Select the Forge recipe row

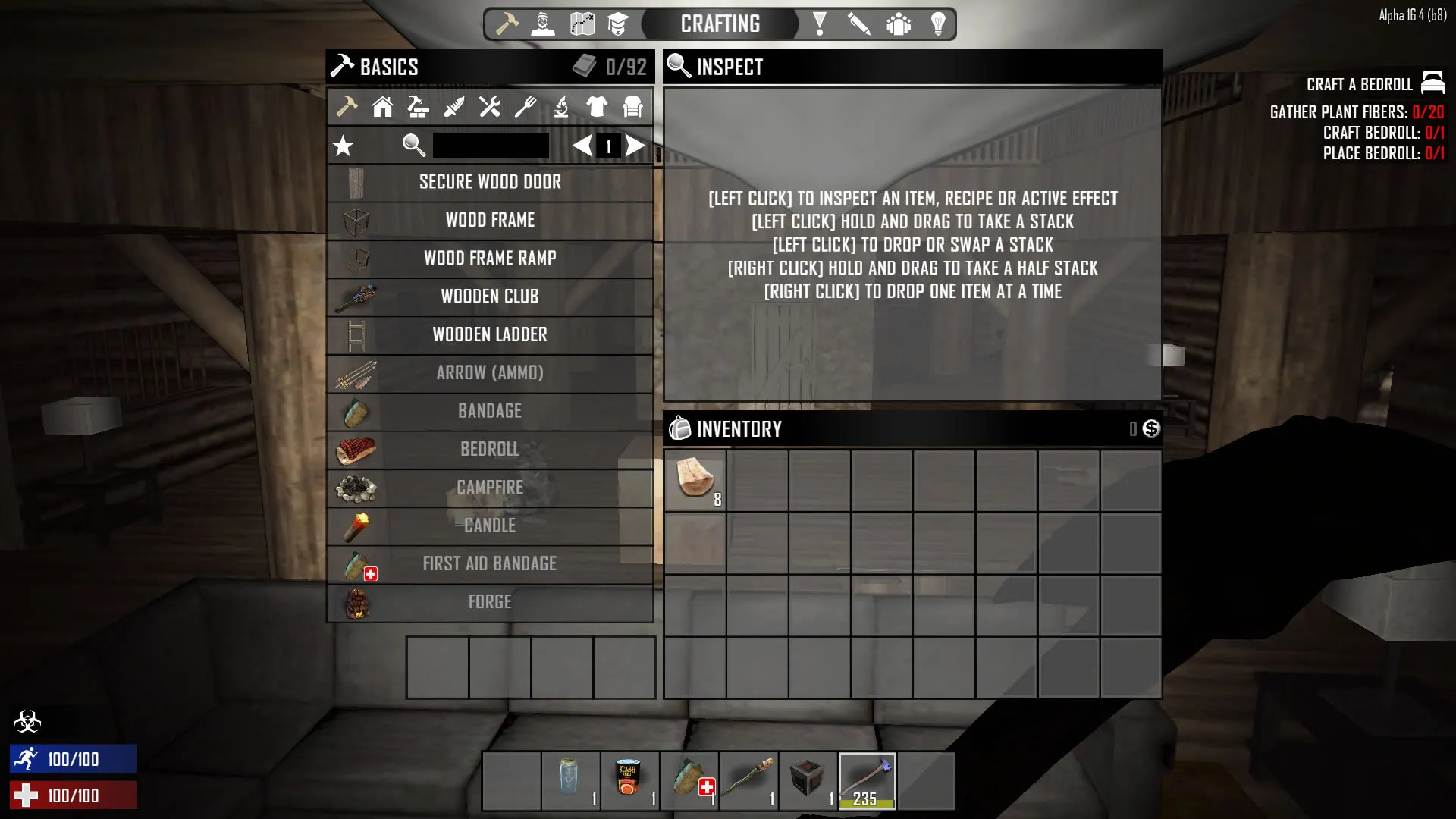490,602
